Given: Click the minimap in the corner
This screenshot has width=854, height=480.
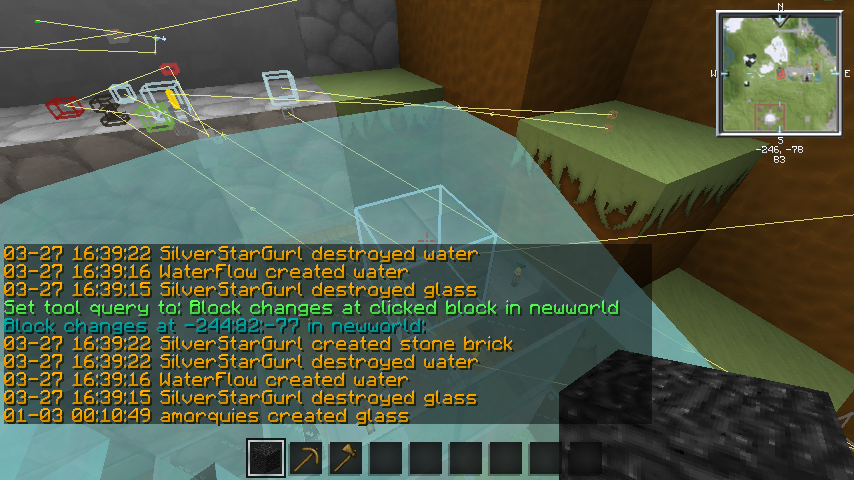Looking at the screenshot, I should point(779,73).
